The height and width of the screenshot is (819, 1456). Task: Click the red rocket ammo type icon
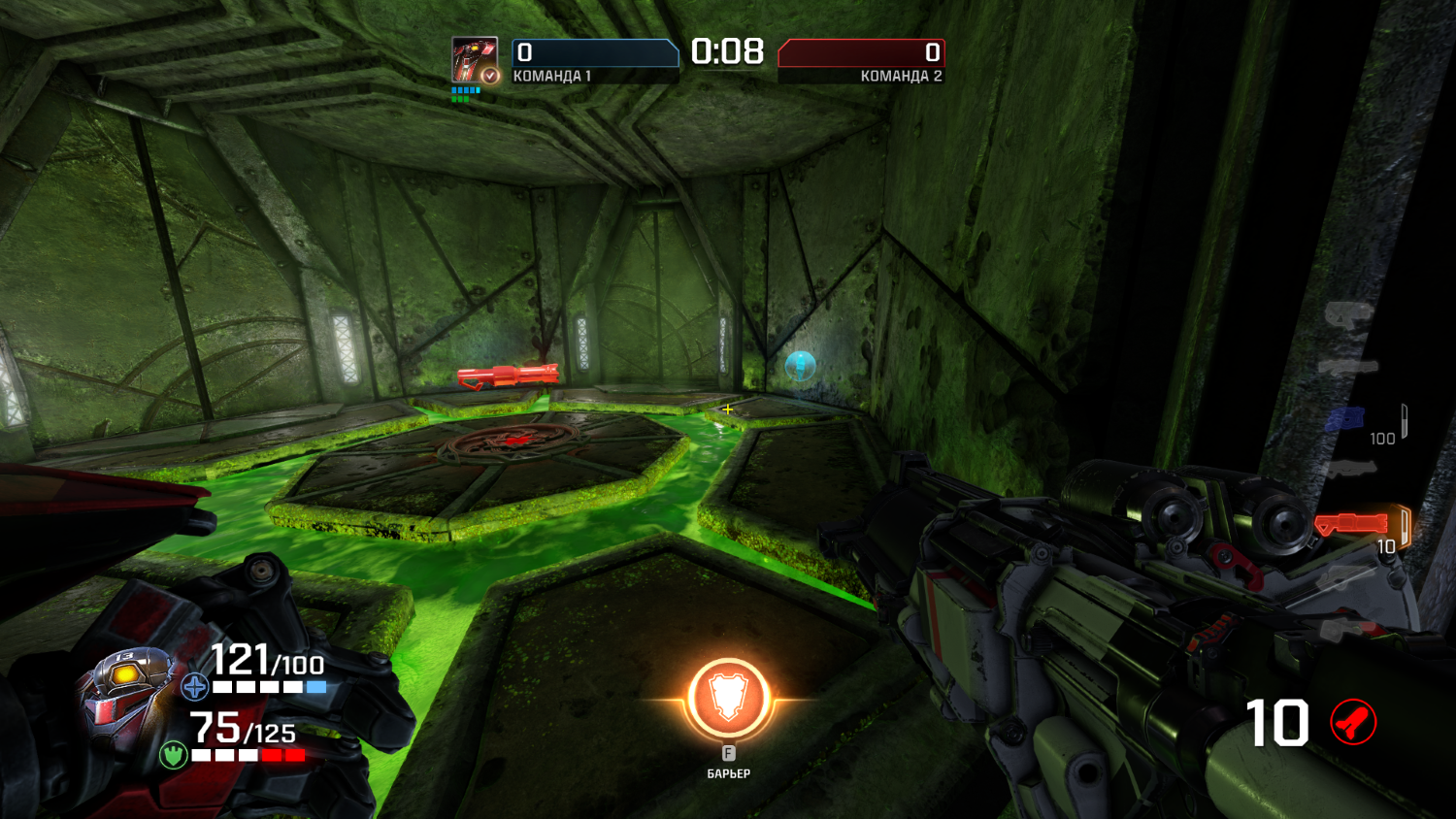1353,722
